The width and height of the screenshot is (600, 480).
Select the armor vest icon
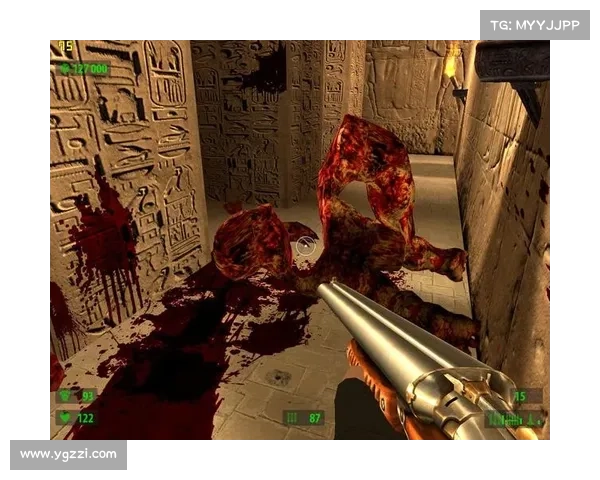point(65,396)
